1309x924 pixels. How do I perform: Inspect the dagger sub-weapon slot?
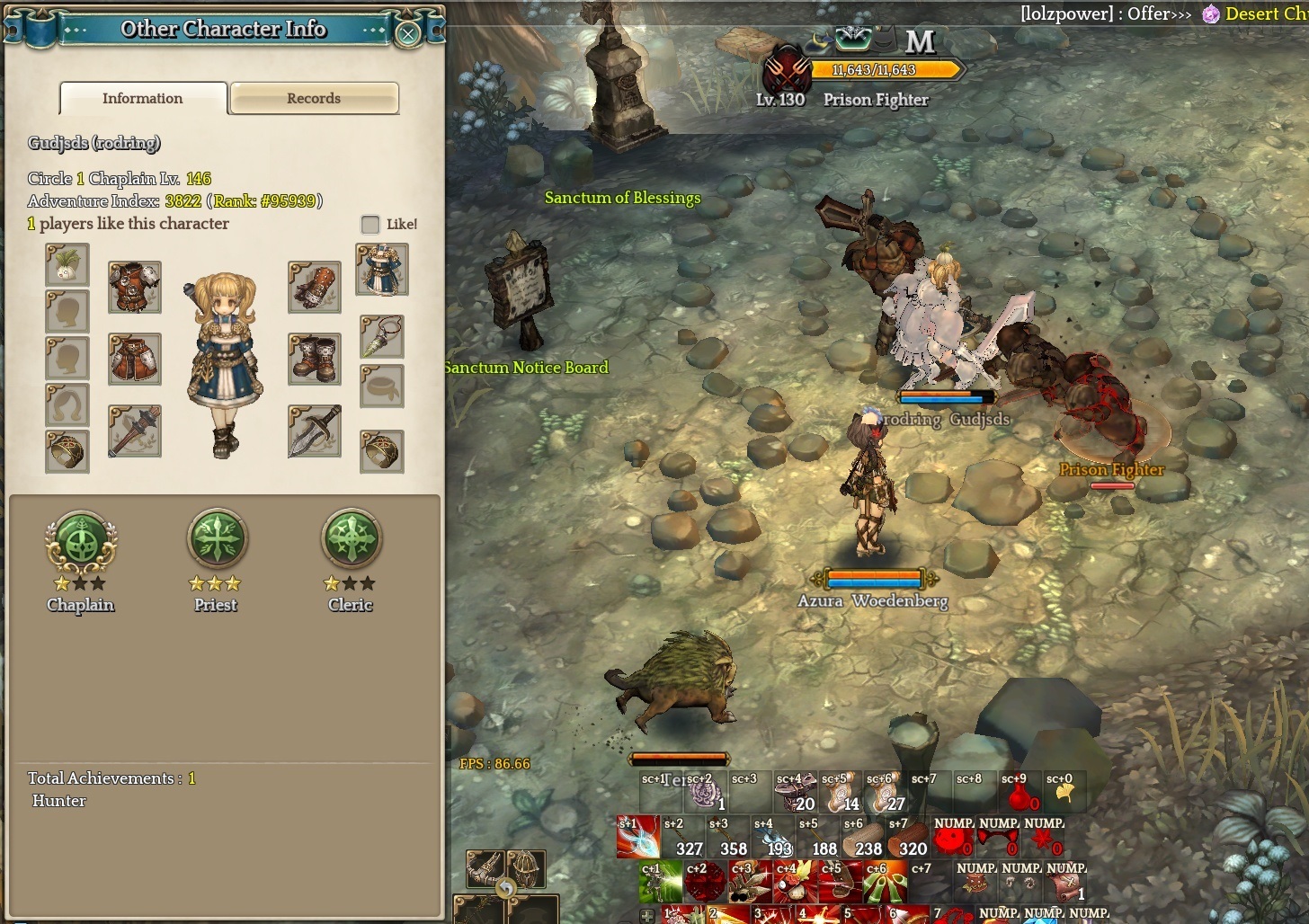pos(315,431)
